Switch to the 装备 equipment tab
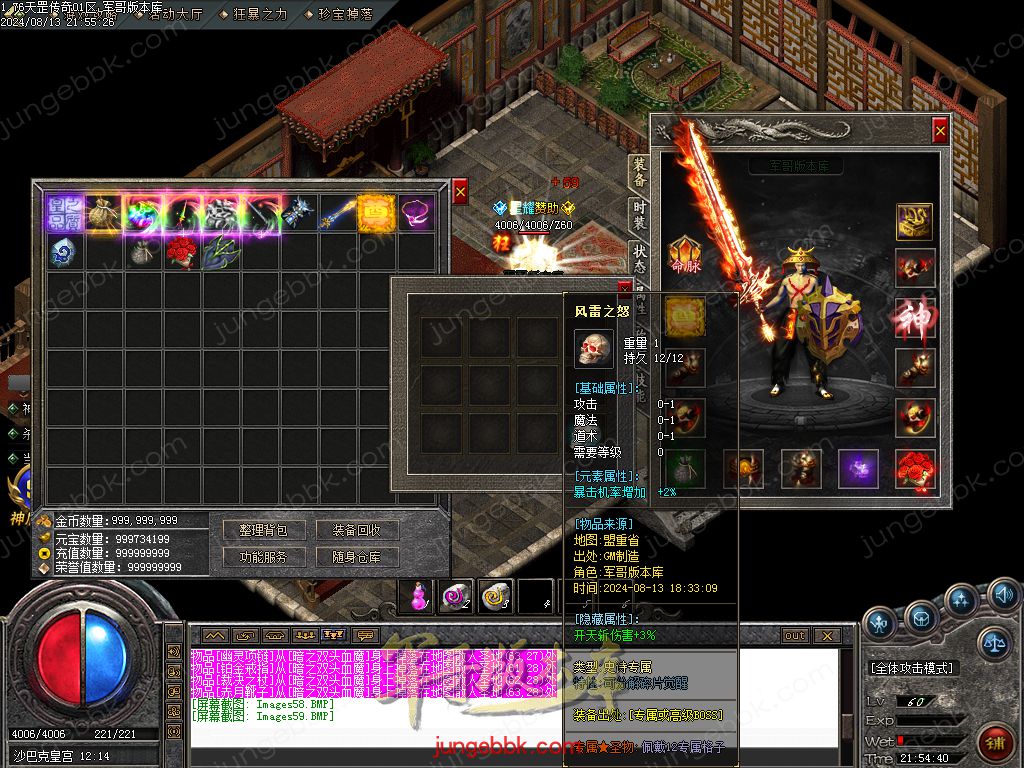The width and height of the screenshot is (1024, 768). [x=639, y=173]
